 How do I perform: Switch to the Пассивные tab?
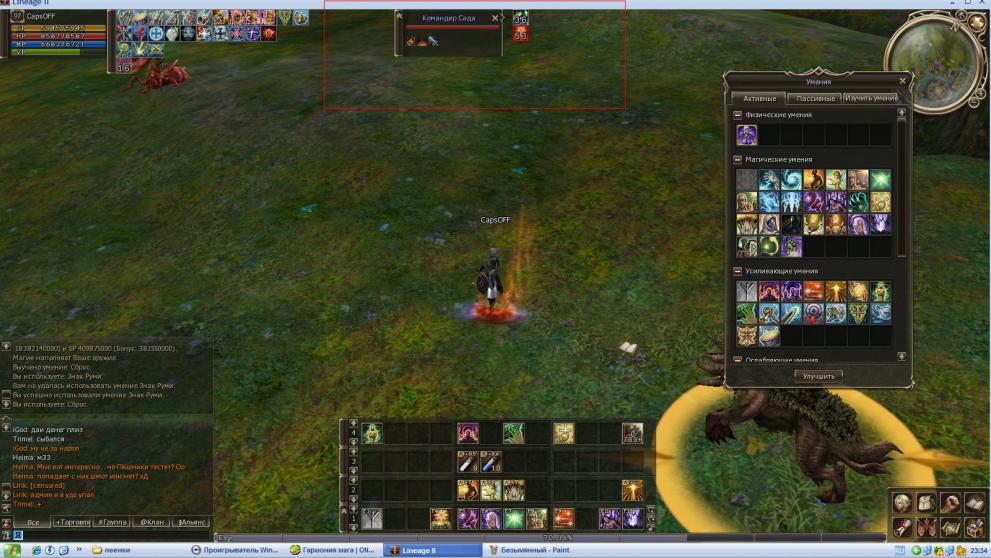[812, 98]
